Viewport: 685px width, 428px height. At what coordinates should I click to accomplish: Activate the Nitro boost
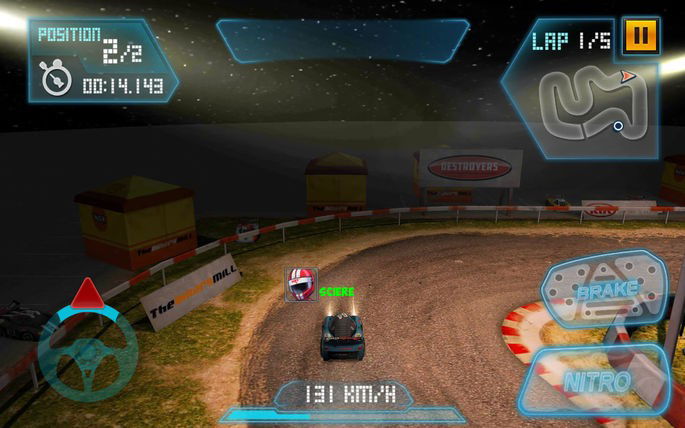597,381
